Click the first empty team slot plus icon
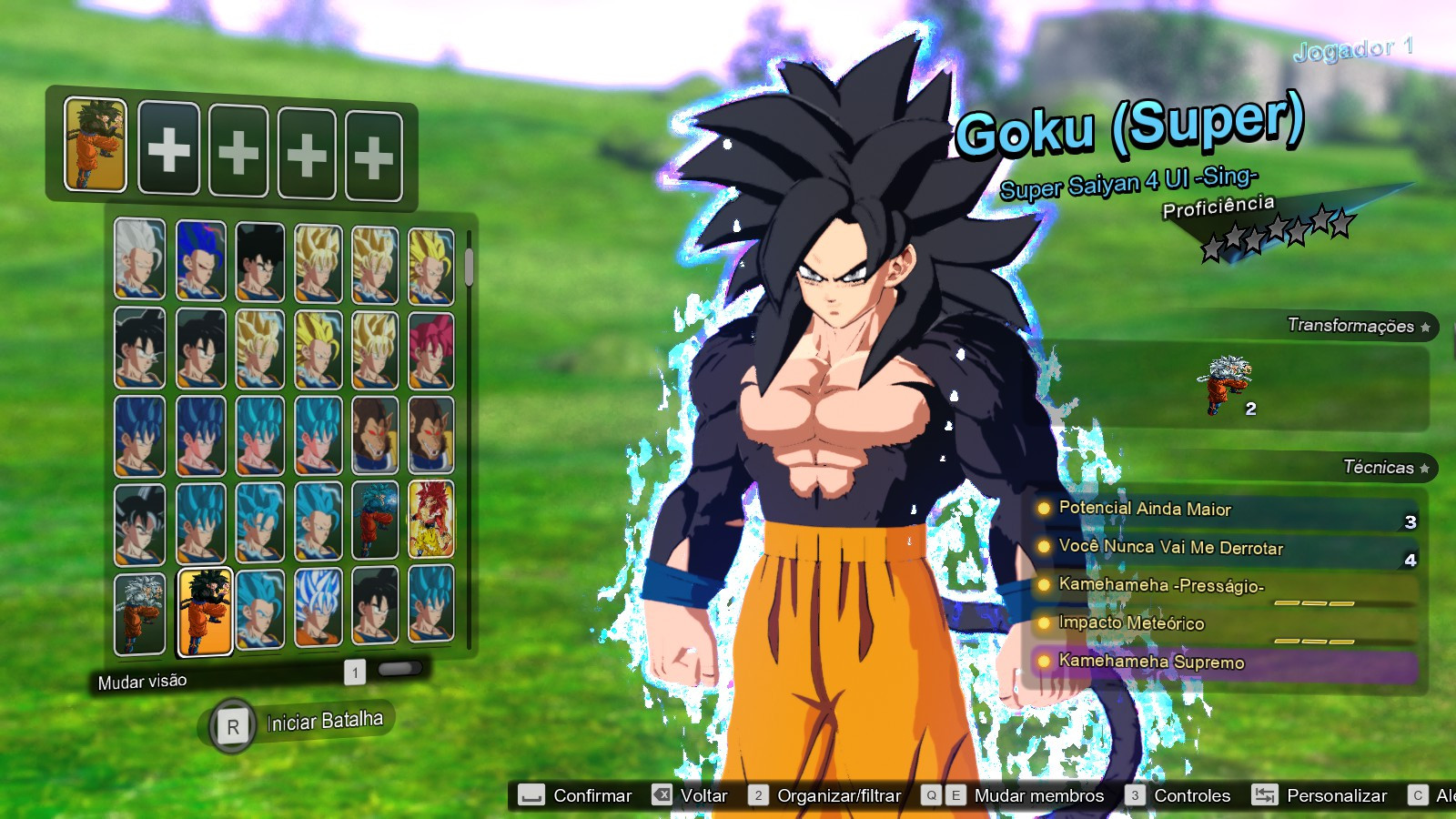The height and width of the screenshot is (819, 1456). point(168,148)
